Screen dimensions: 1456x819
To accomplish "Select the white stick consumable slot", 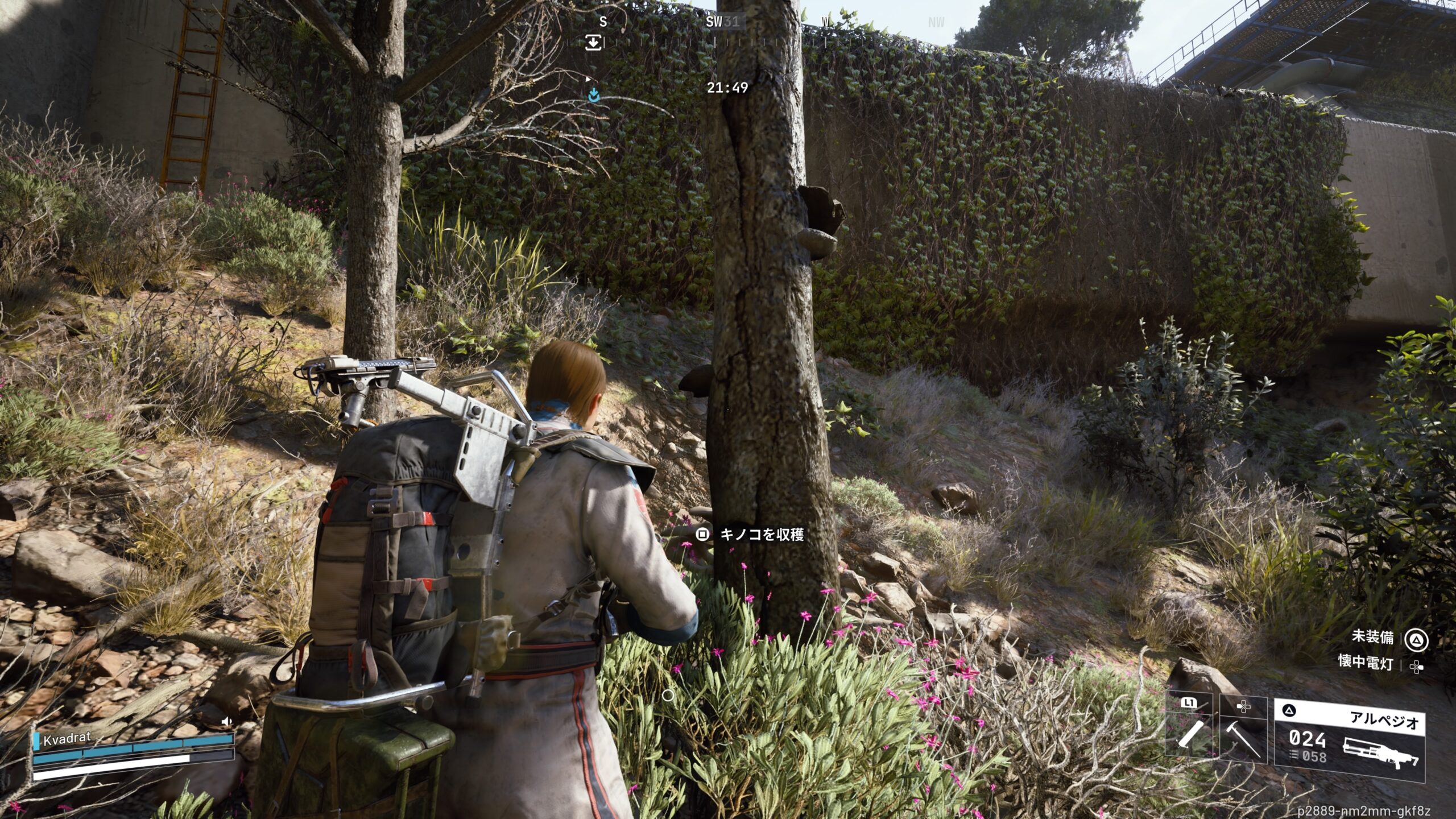I will point(1190,734).
